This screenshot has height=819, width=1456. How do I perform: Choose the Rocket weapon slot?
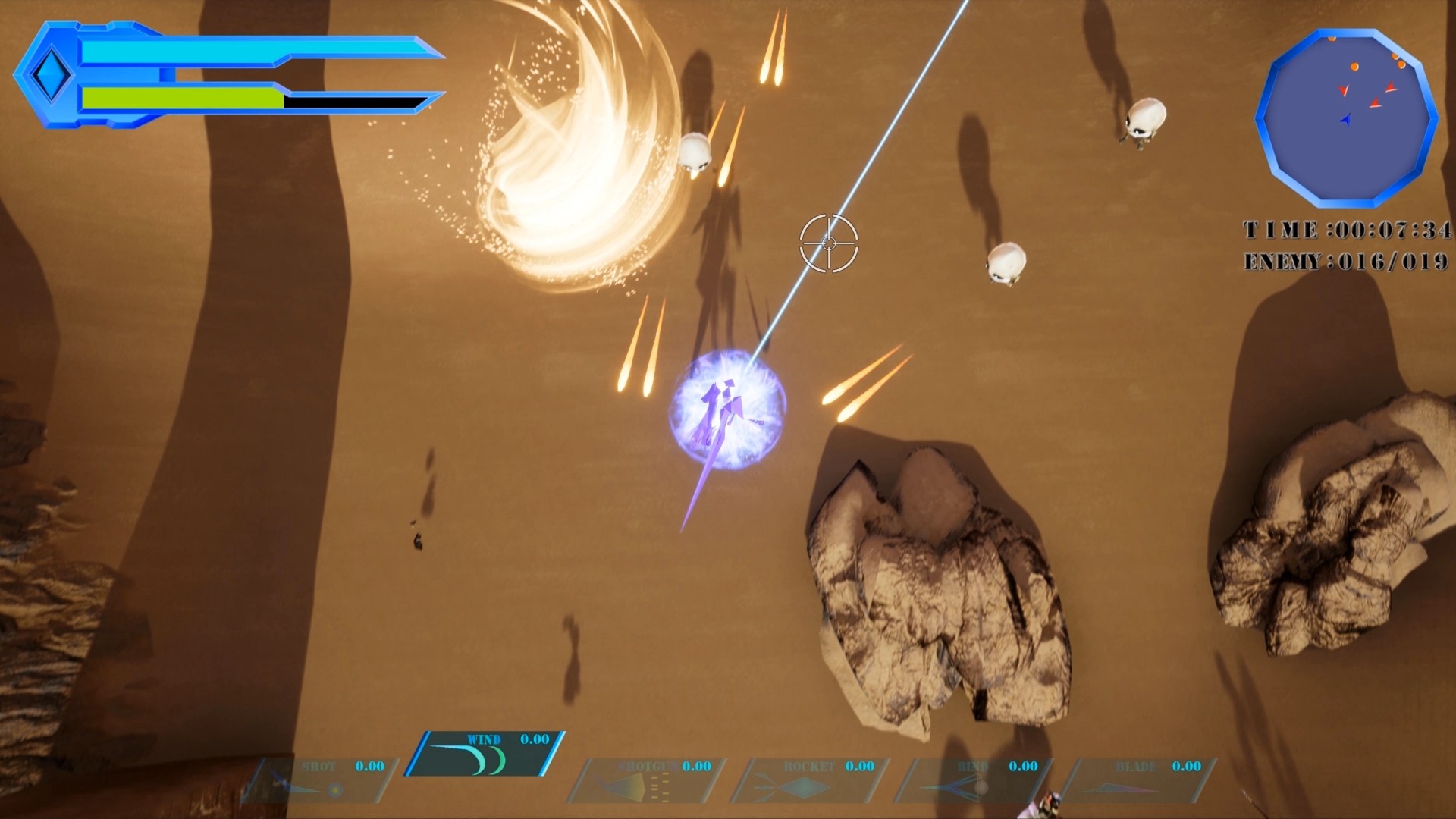coord(811,780)
